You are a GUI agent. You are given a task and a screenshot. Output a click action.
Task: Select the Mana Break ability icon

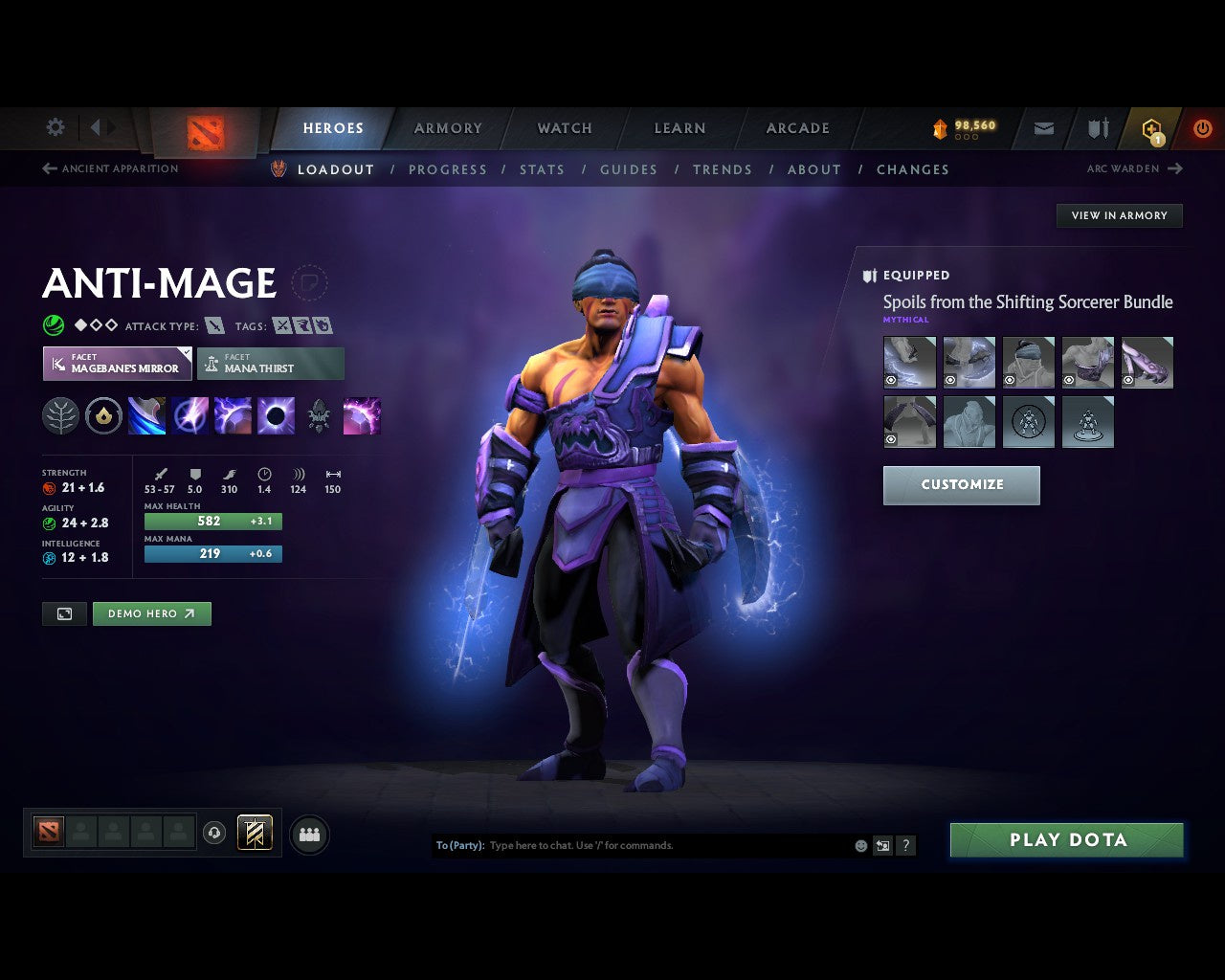(146, 415)
